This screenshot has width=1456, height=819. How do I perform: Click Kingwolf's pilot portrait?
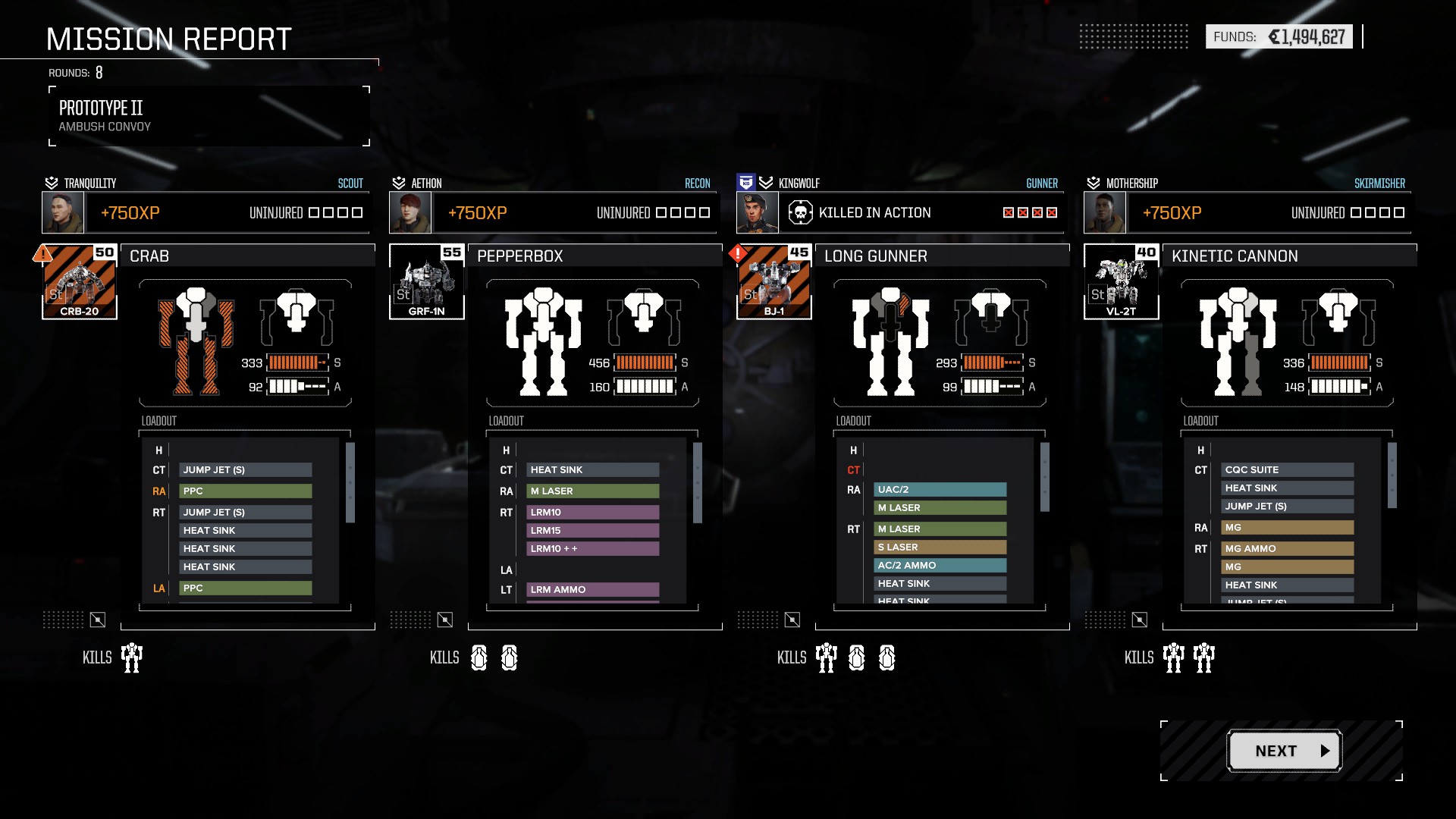click(758, 212)
